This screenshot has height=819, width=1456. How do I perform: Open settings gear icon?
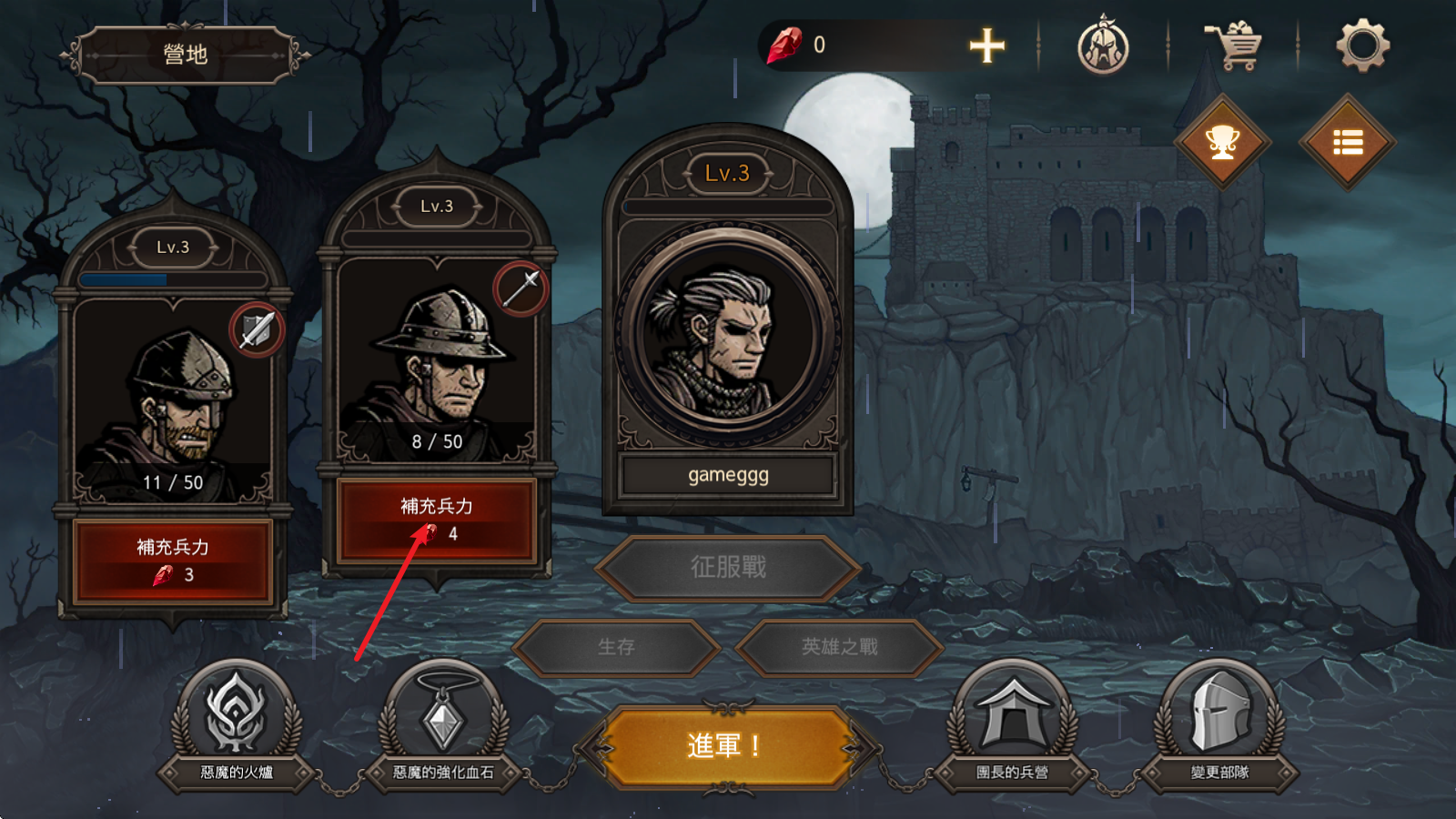(x=1362, y=45)
